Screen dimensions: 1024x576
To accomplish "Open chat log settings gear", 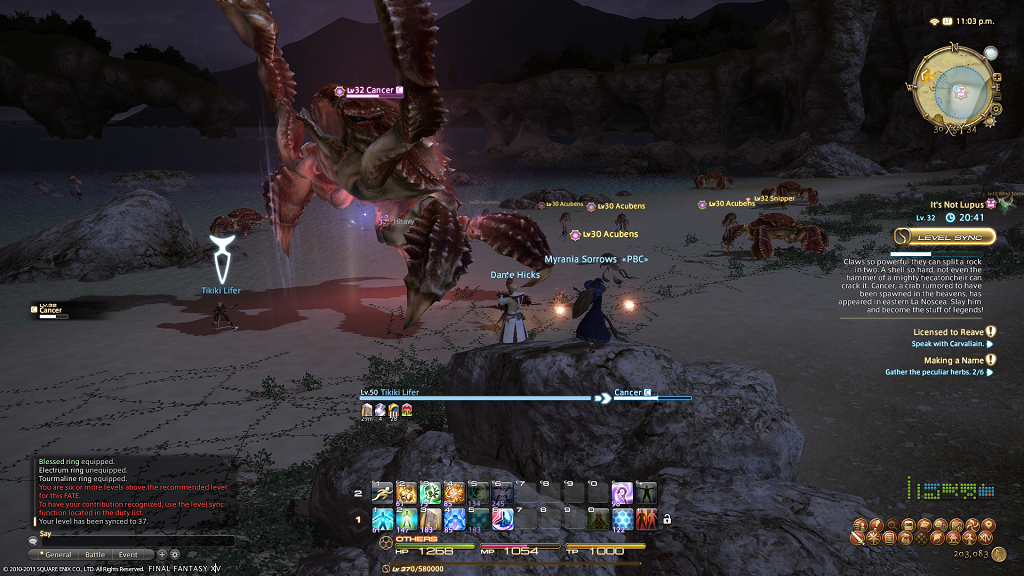I will pos(175,554).
